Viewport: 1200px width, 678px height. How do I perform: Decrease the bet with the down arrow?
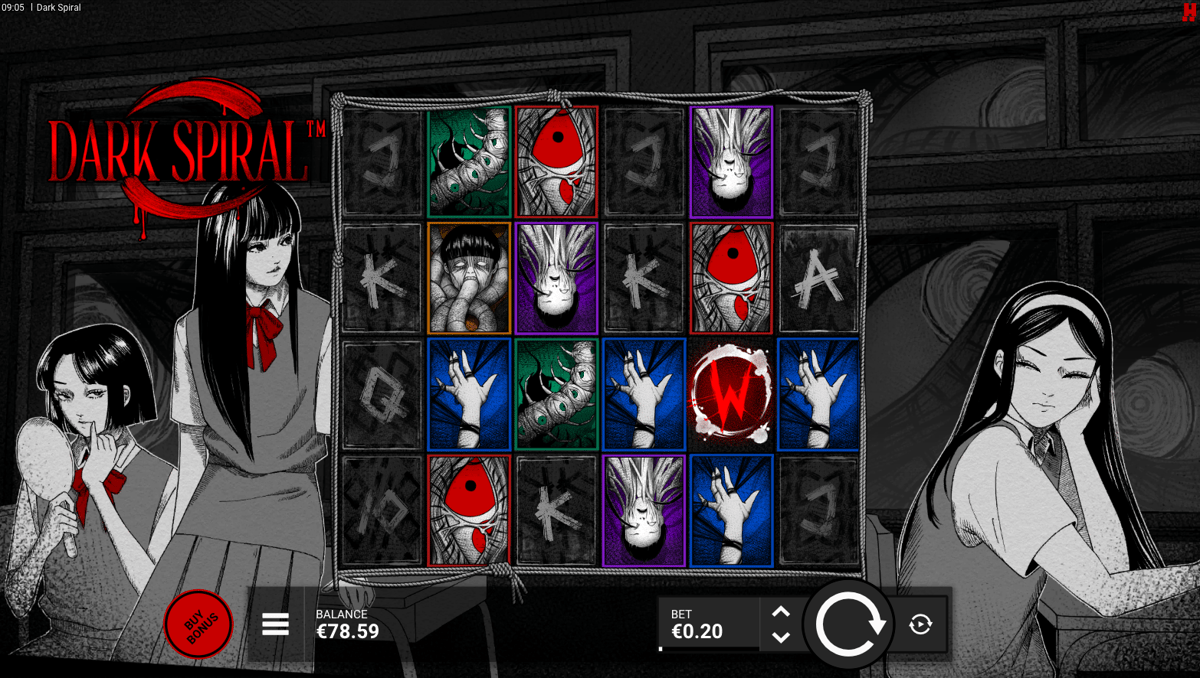(781, 637)
